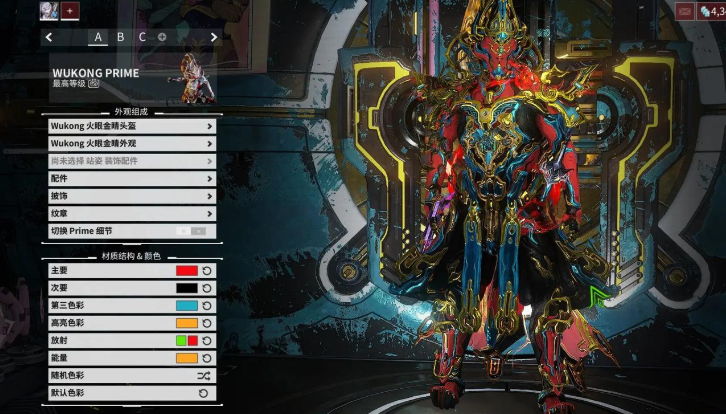Screen dimensions: 726x414
Task: Restore 默认色彩 default colors
Action: (x=204, y=393)
